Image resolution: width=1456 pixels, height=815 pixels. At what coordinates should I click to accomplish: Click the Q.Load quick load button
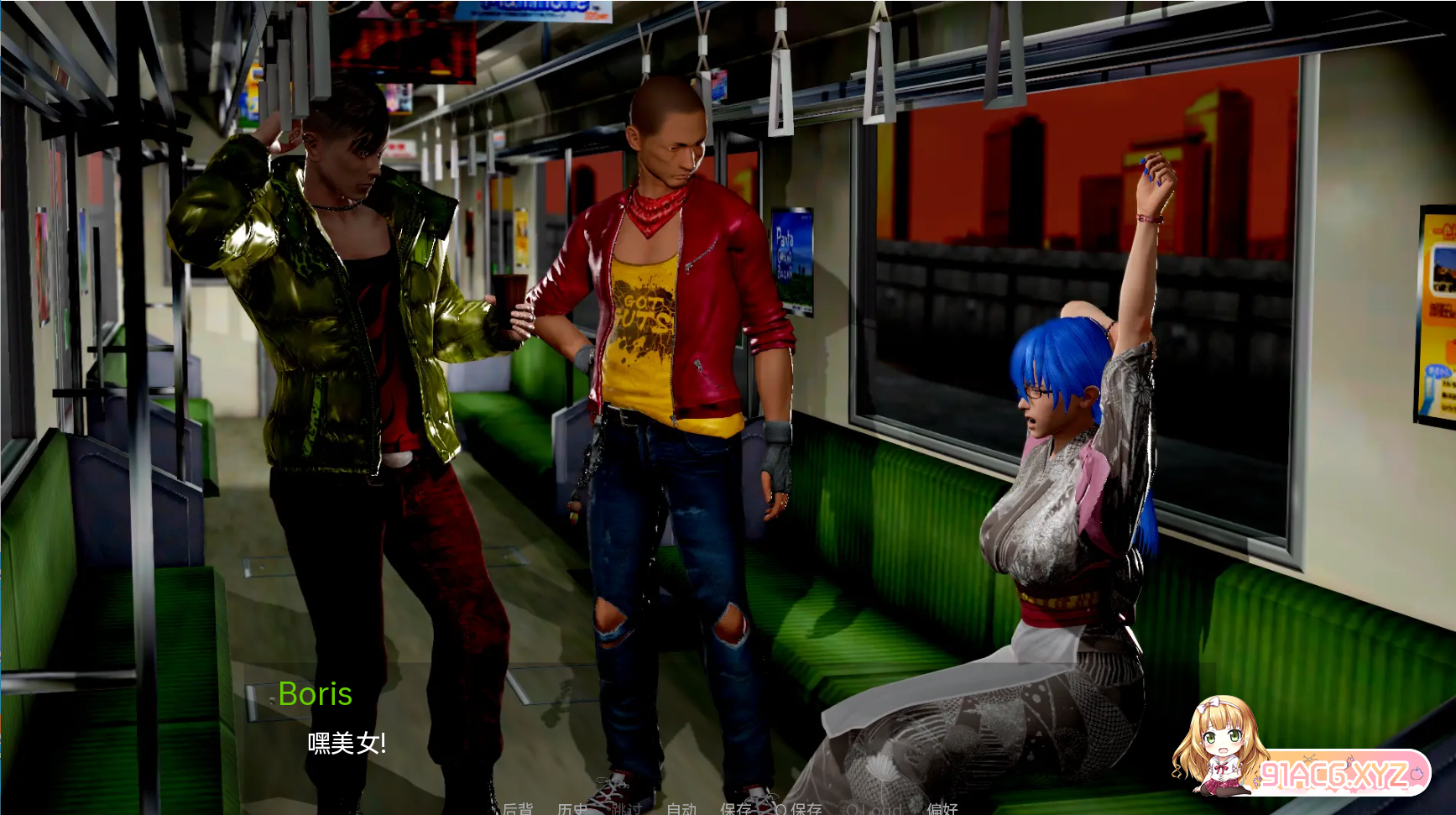tap(874, 808)
